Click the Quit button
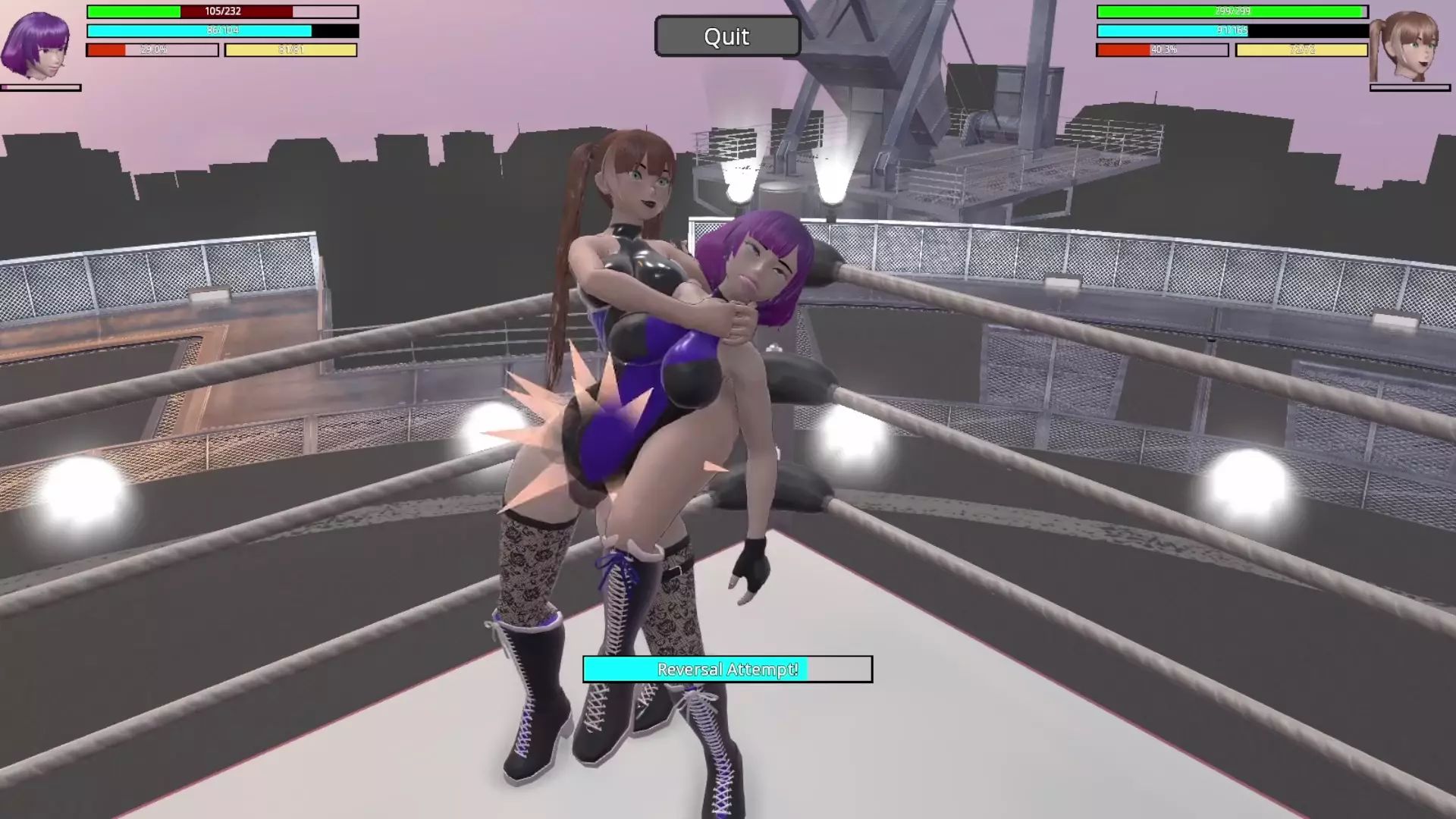The height and width of the screenshot is (819, 1456). [726, 36]
